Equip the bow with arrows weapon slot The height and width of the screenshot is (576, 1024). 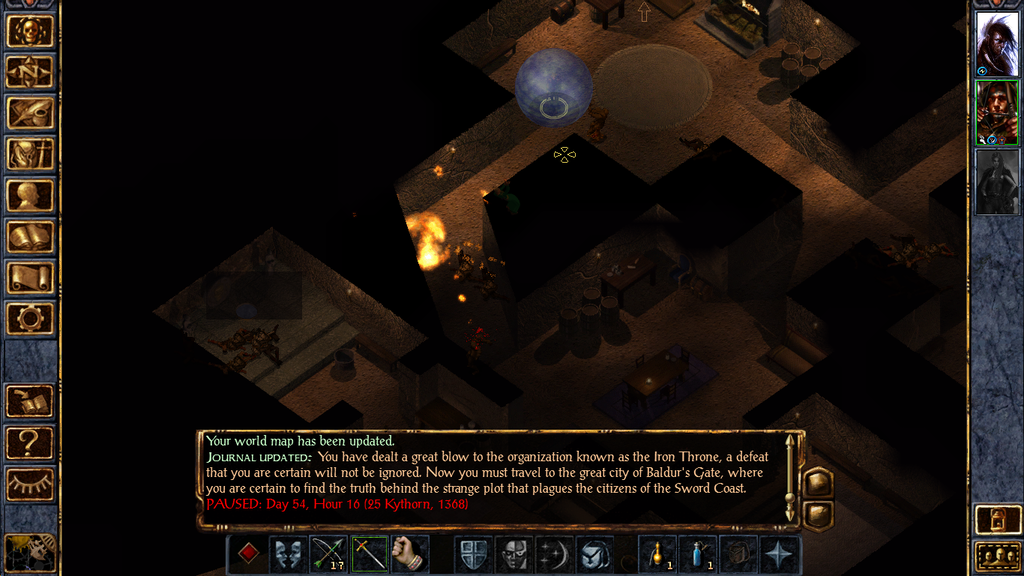pyautogui.click(x=328, y=554)
